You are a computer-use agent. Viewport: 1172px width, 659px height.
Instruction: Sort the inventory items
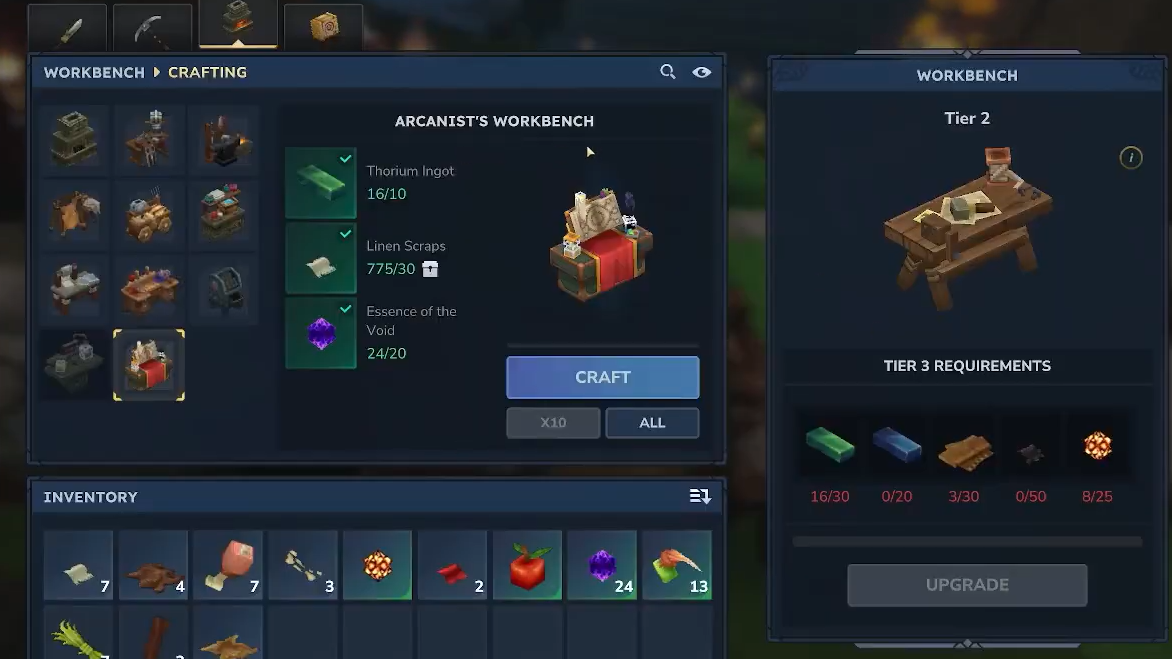click(699, 497)
